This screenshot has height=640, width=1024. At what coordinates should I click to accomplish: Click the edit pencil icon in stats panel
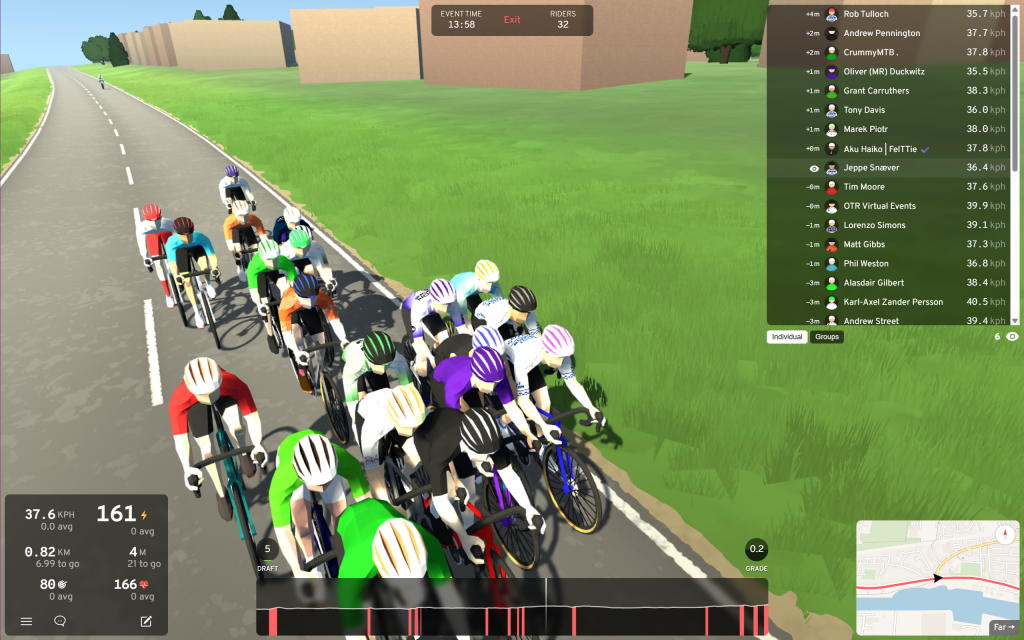(146, 621)
